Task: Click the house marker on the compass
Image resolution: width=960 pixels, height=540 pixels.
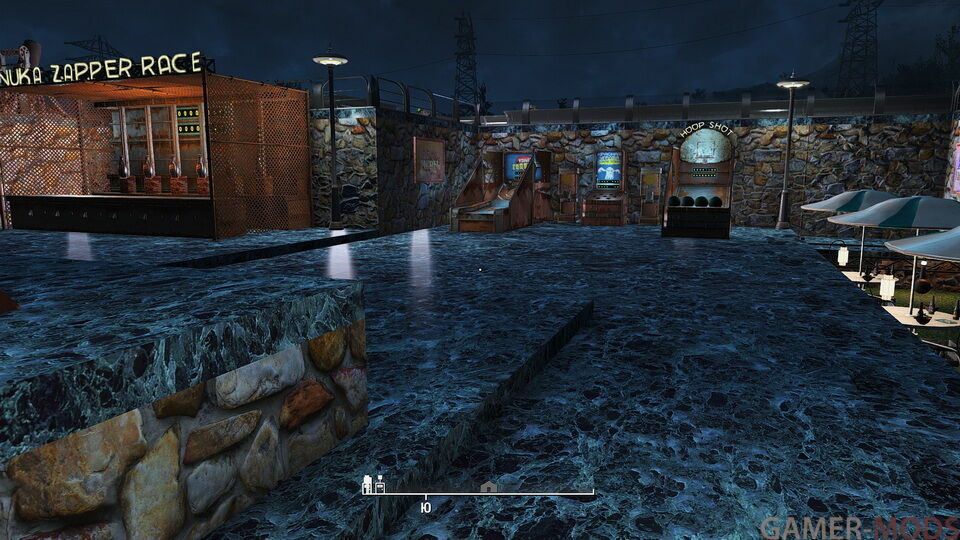Action: click(488, 487)
